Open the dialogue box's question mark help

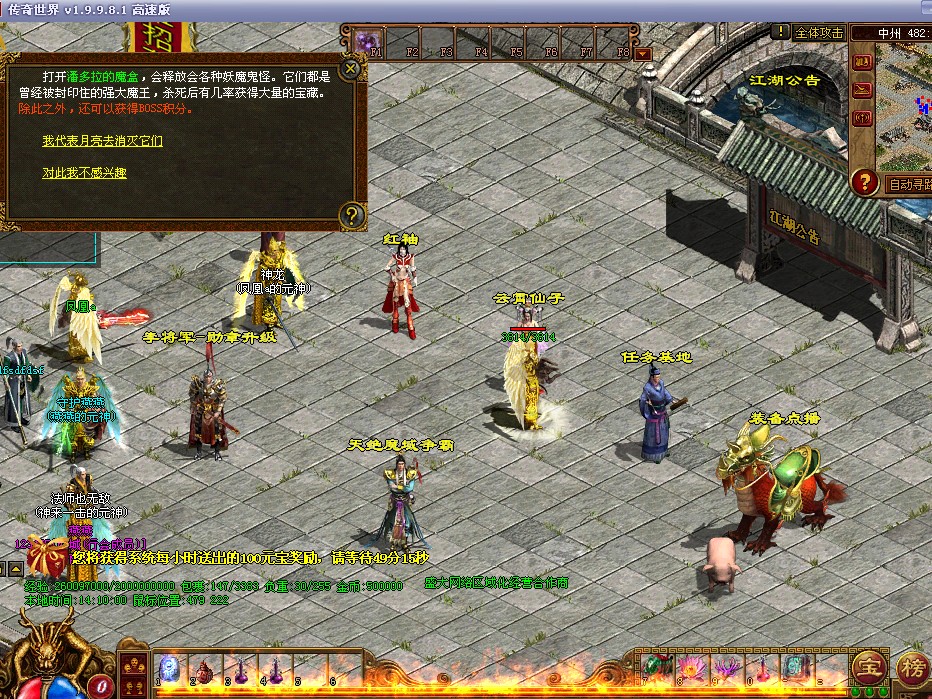coord(350,214)
